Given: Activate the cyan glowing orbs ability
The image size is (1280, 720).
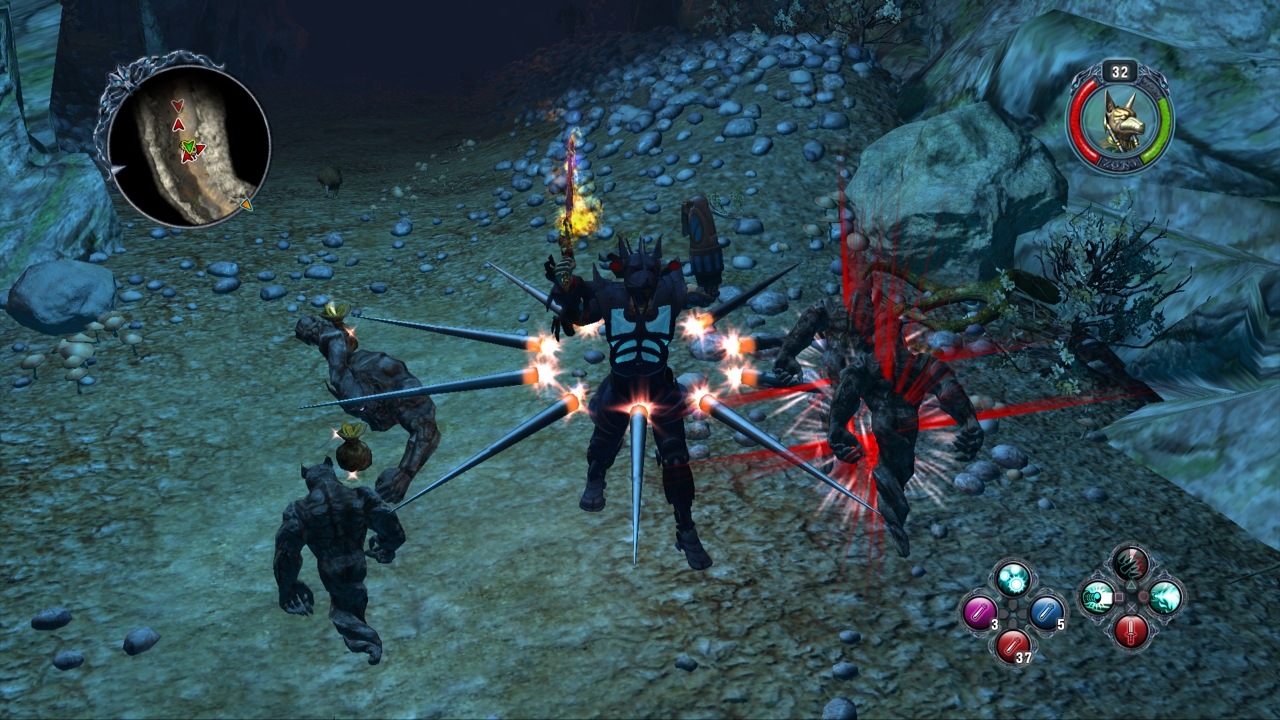Looking at the screenshot, I should coord(1013,579).
